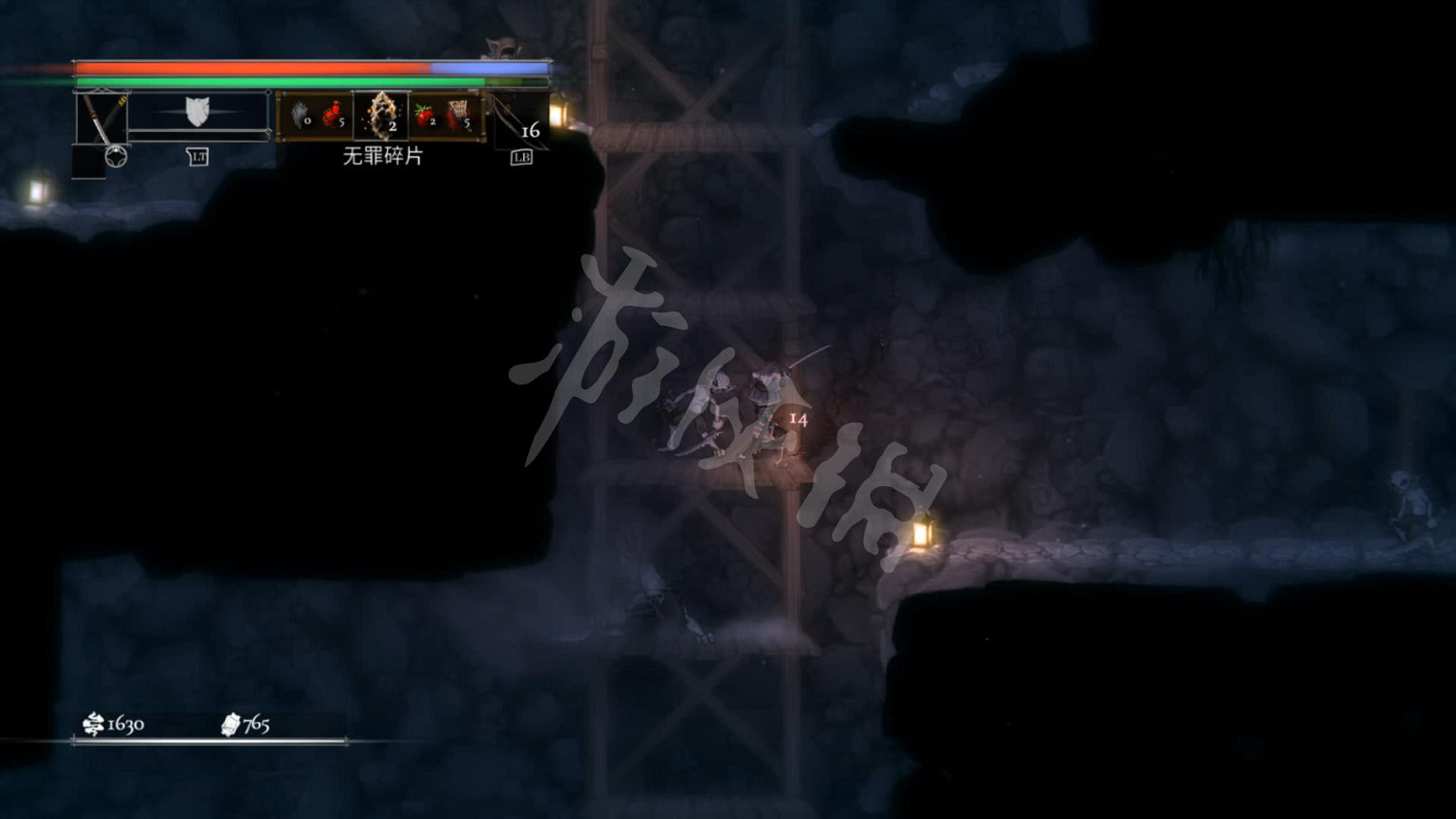The width and height of the screenshot is (1456, 819).
Task: Select the gray heart quick item slot
Action: coord(299,116)
